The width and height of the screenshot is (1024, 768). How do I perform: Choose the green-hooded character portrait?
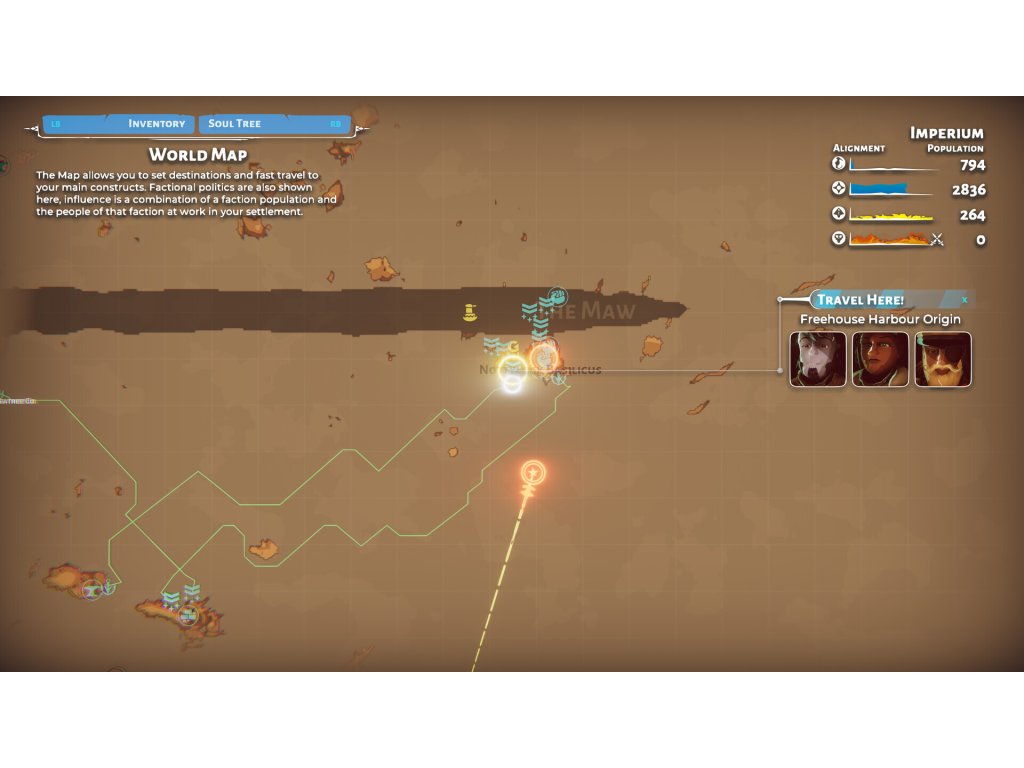tap(880, 359)
